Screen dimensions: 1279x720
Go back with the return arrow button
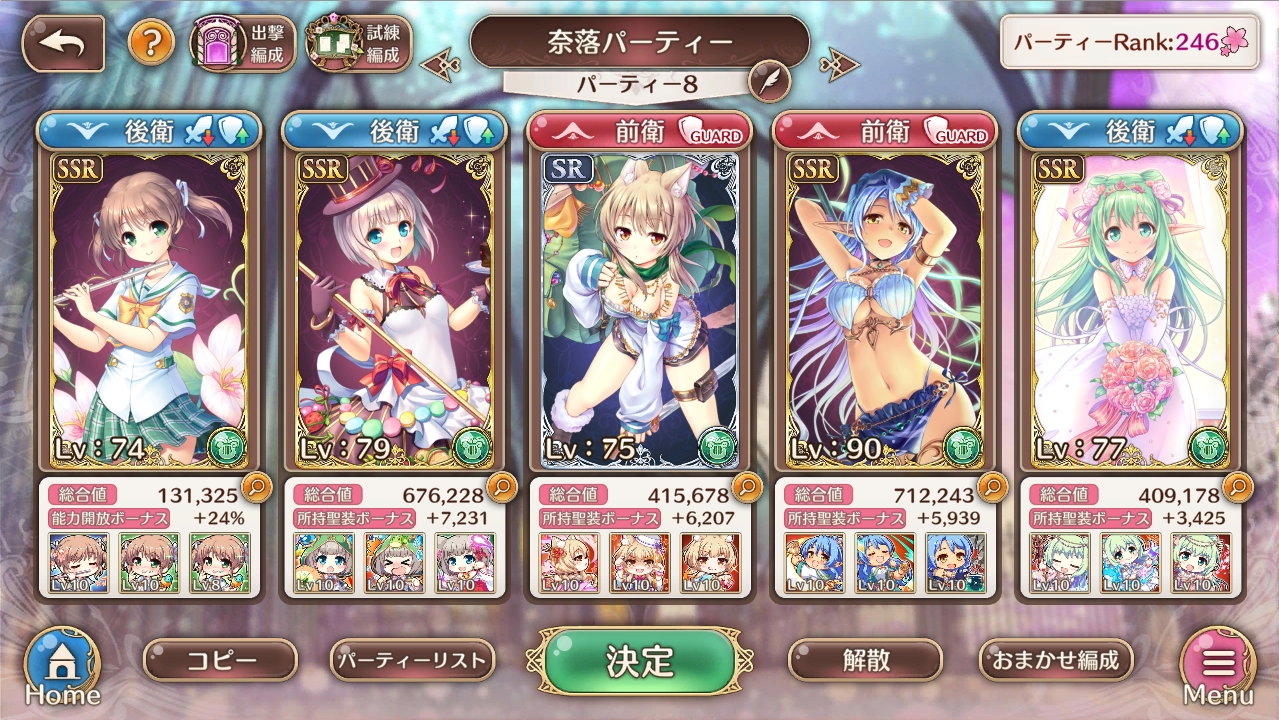pyautogui.click(x=63, y=44)
